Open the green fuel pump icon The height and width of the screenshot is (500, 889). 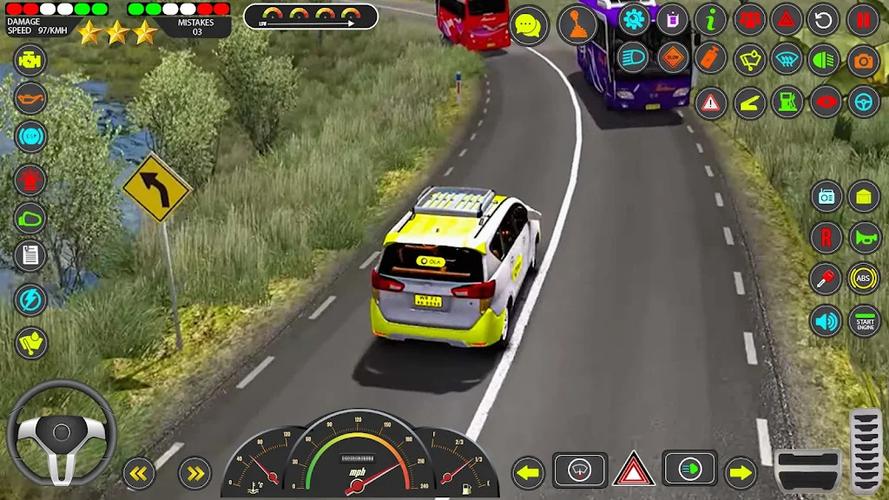(786, 101)
